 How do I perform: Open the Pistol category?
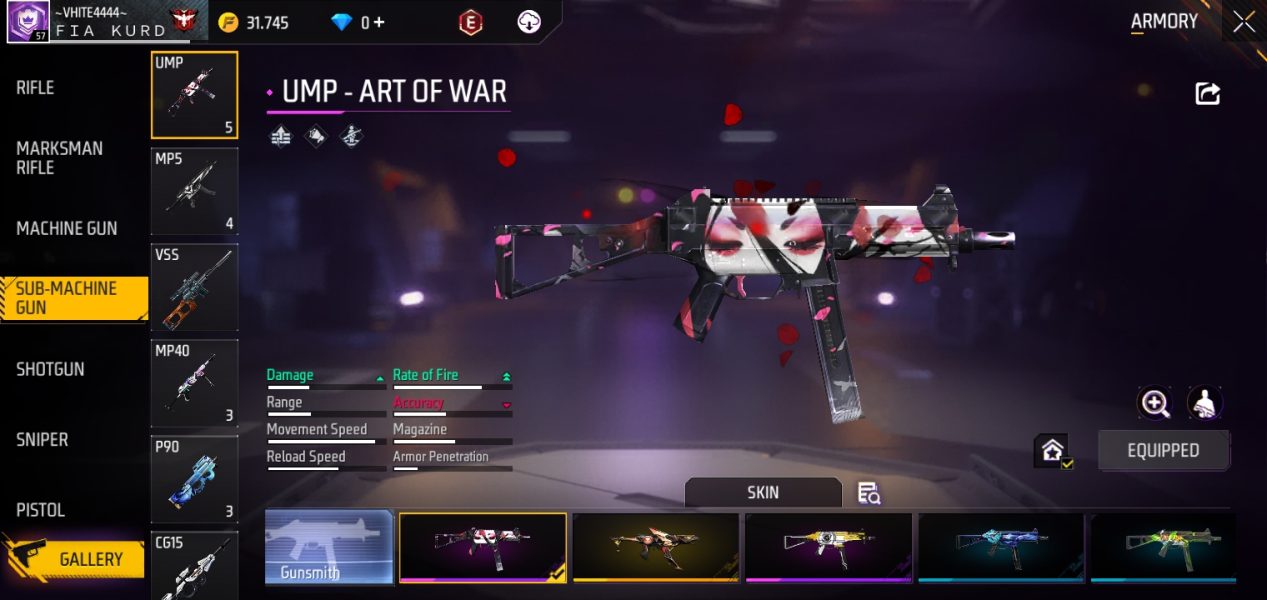coord(41,510)
